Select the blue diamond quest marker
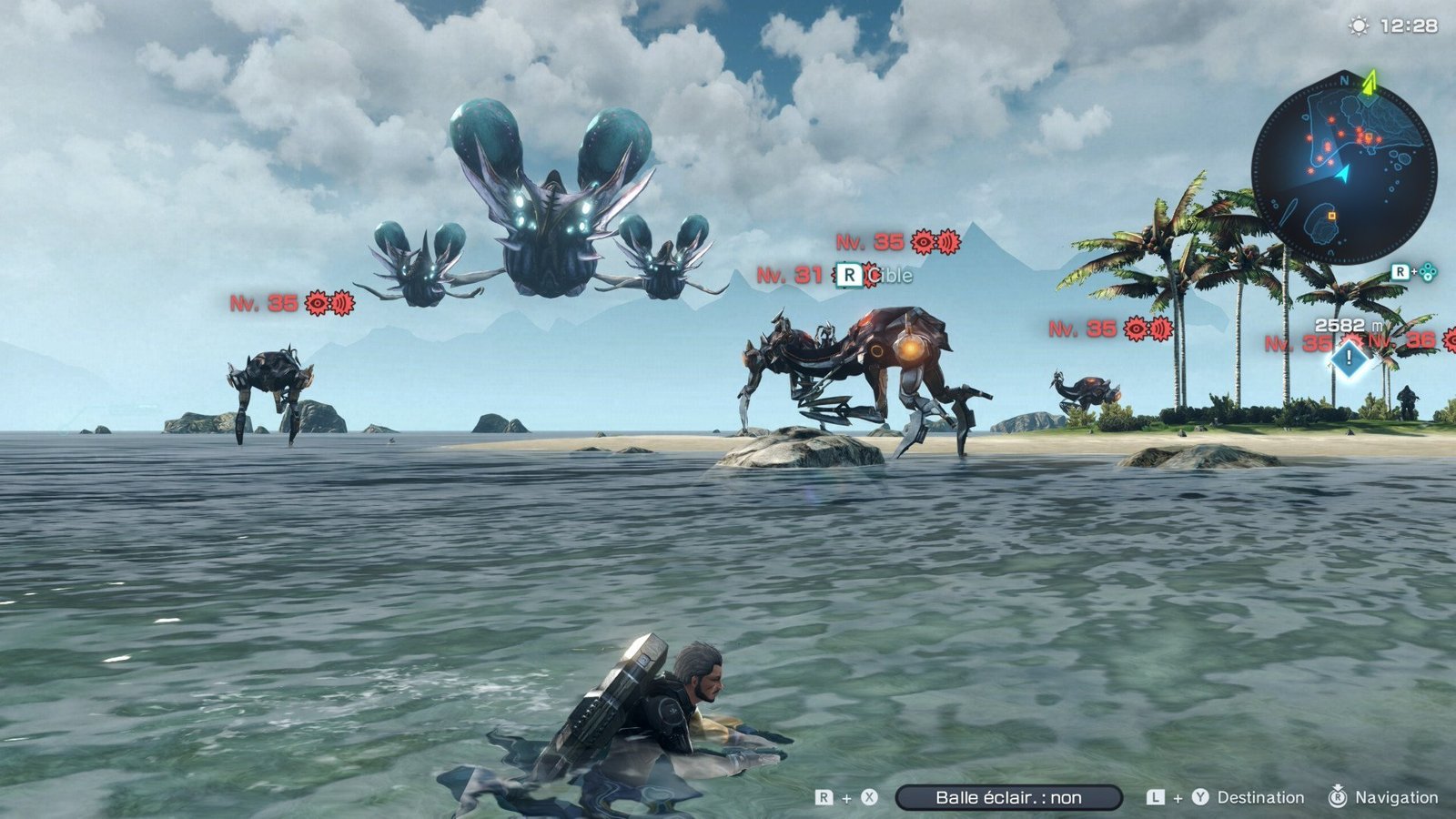Viewport: 1456px width, 819px height. [x=1349, y=359]
